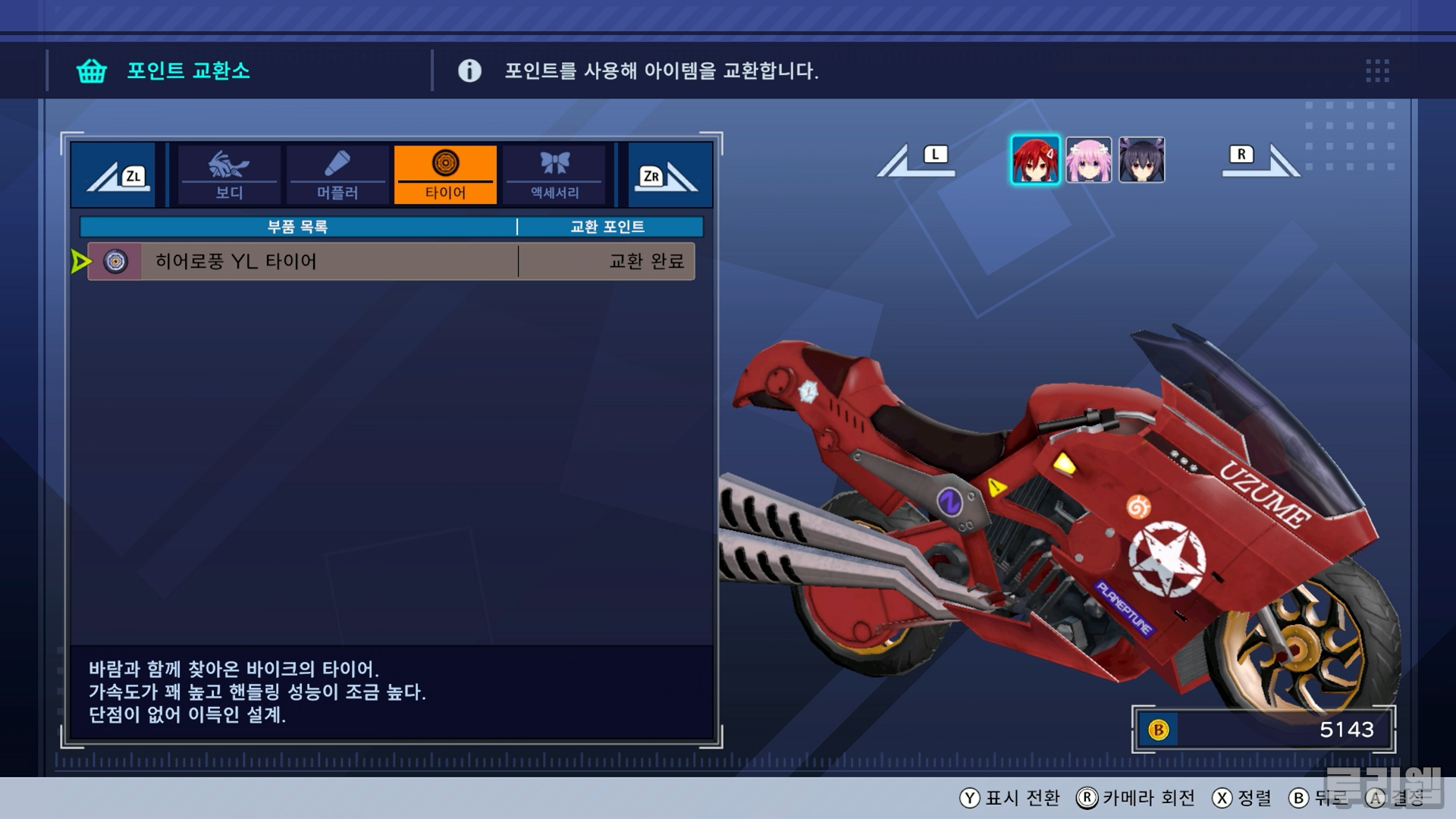Click the 교환 포인트 column header
Viewport: 1456px width, 819px height.
[x=607, y=227]
